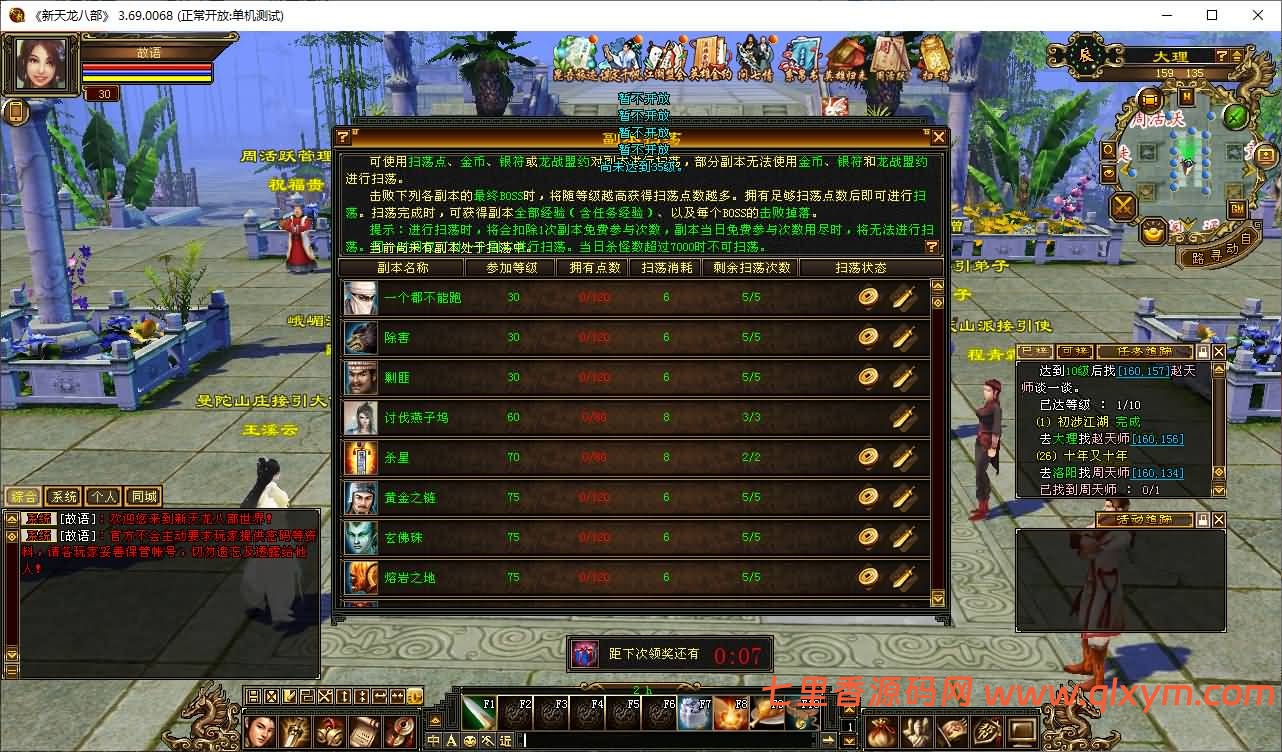The image size is (1282, 752).
Task: Switch to the 系统 chat tab
Action: coord(62,495)
